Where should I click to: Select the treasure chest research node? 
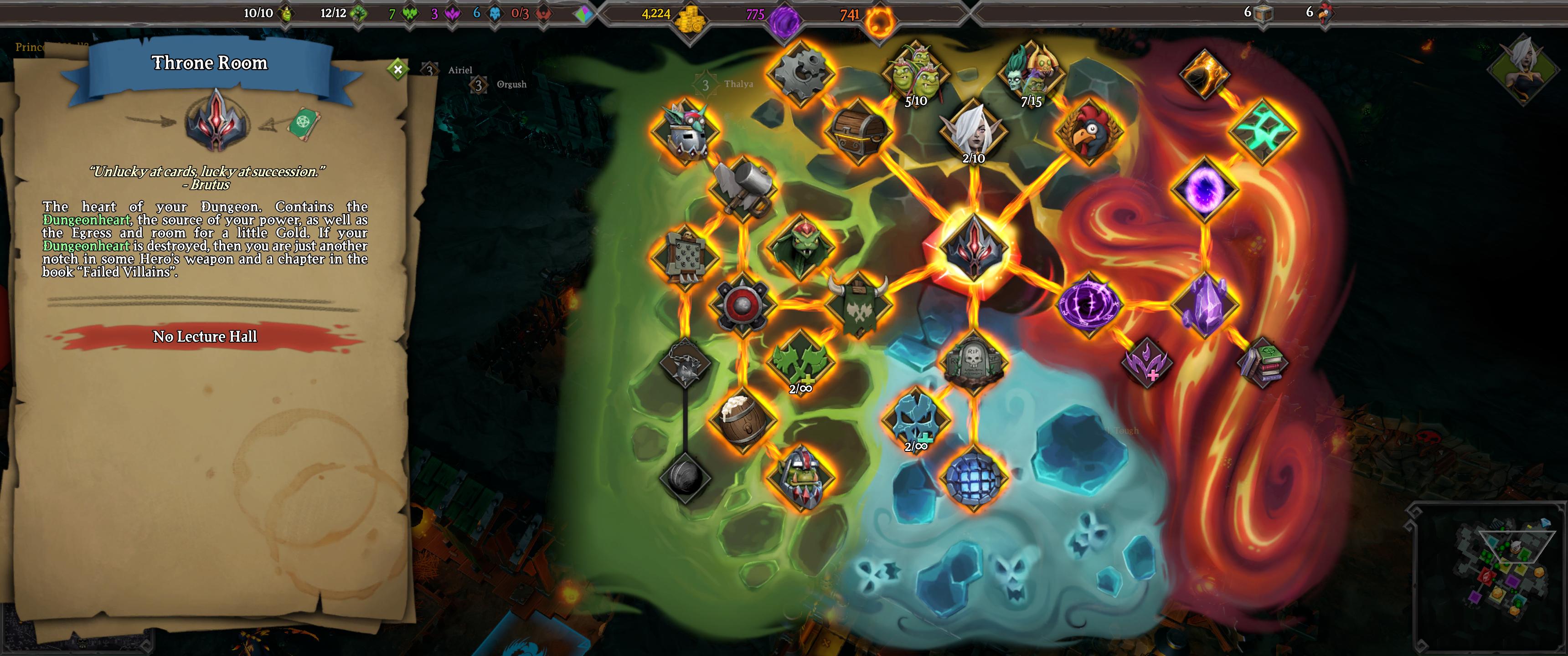(858, 132)
